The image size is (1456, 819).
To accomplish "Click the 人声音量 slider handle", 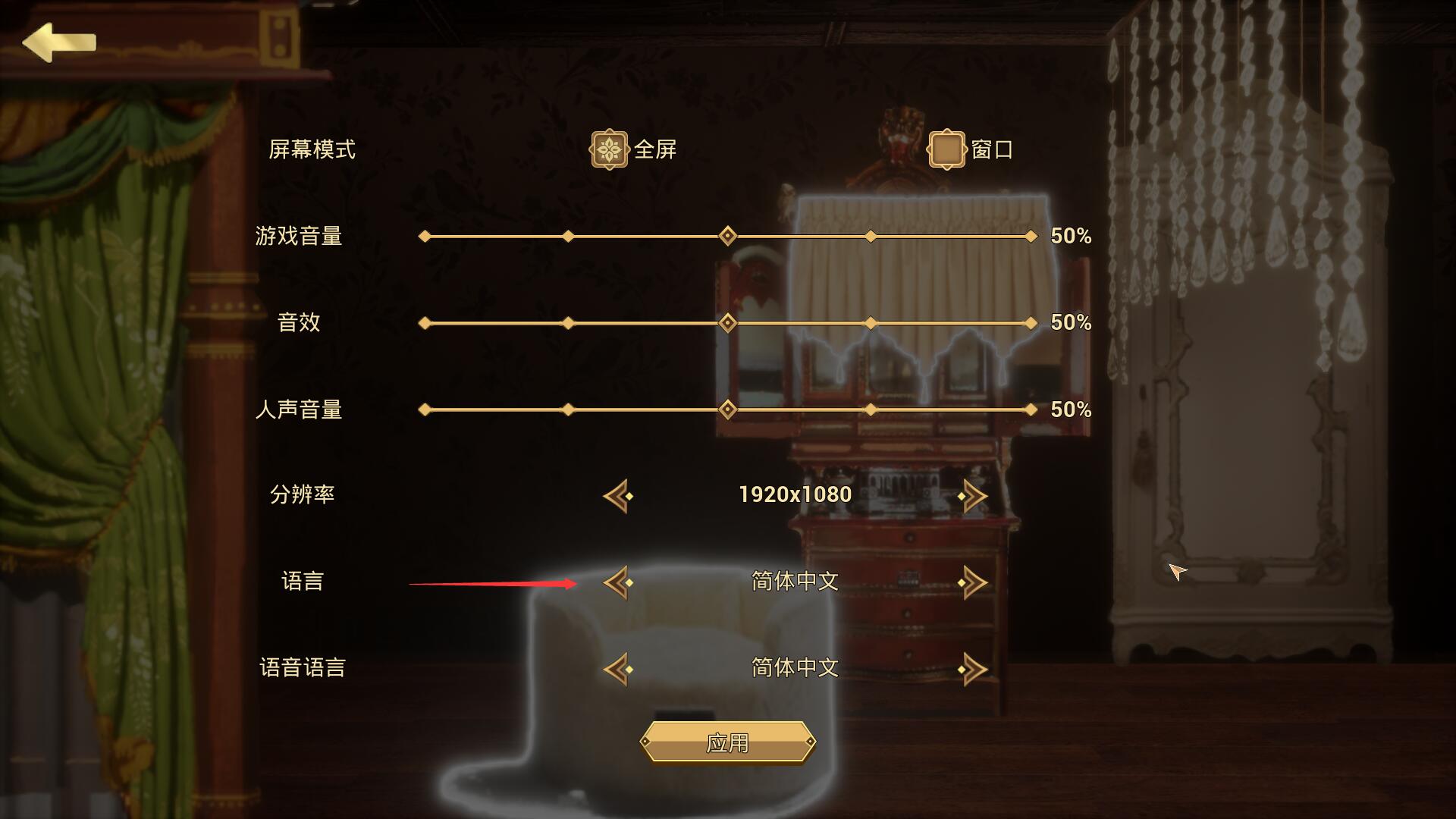I will 727,409.
